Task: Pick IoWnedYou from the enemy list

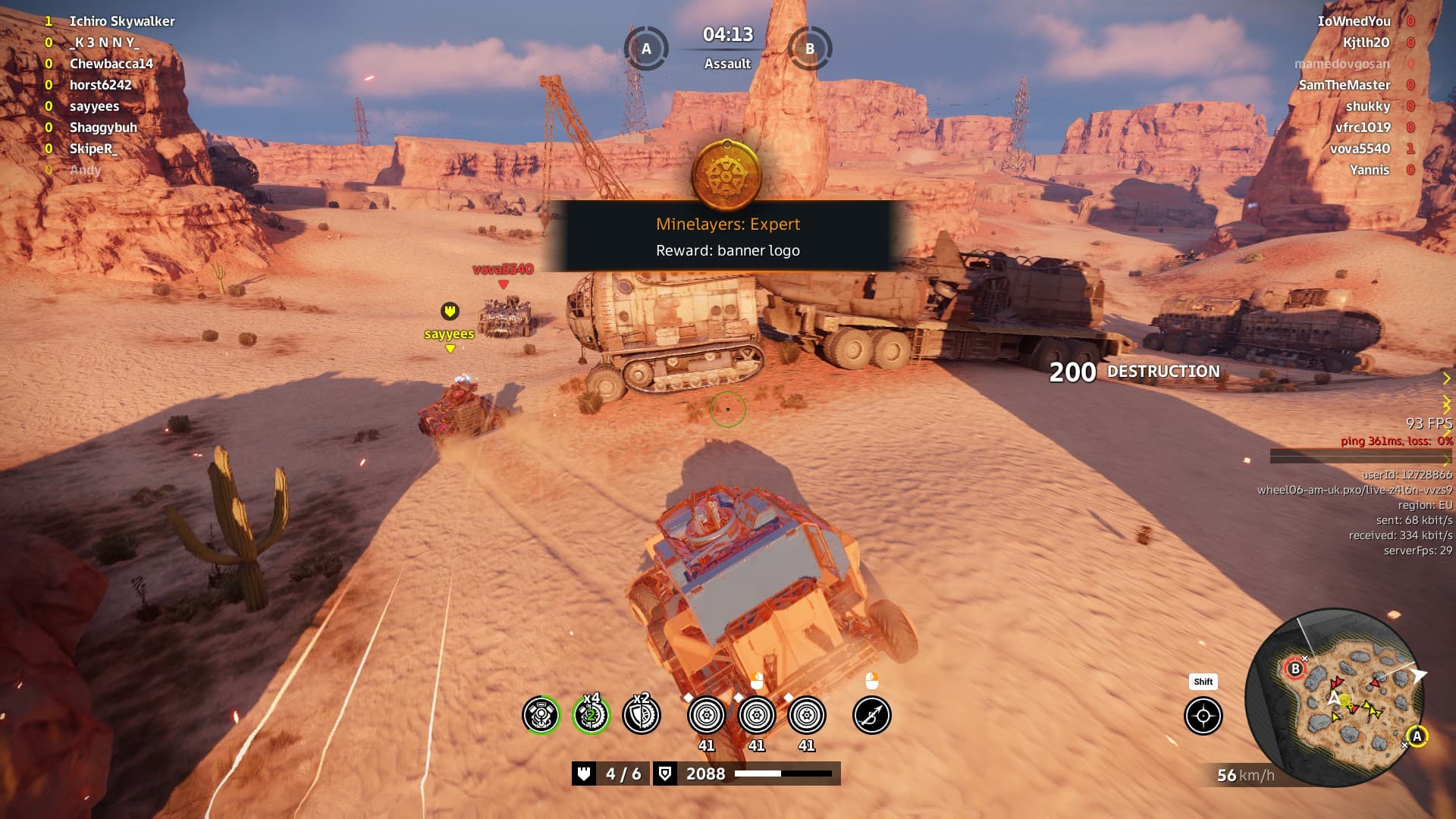Action: click(x=1354, y=21)
